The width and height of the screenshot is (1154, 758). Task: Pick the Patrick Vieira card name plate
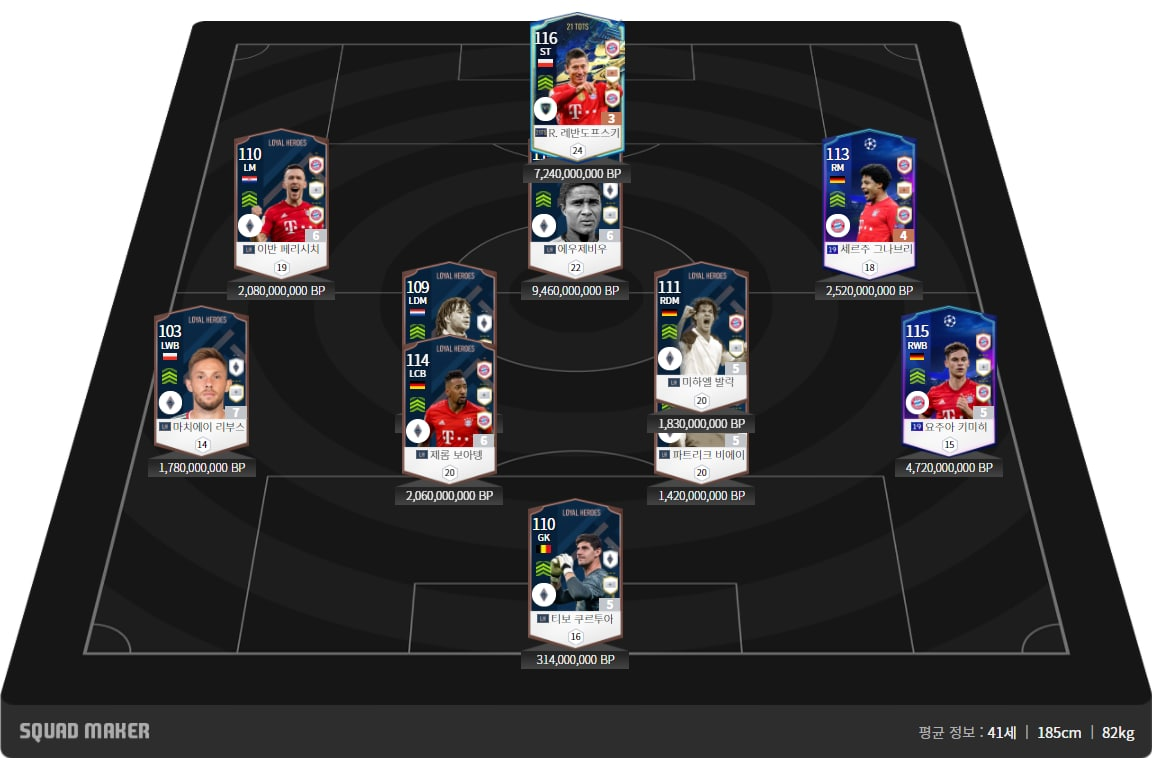coord(701,455)
